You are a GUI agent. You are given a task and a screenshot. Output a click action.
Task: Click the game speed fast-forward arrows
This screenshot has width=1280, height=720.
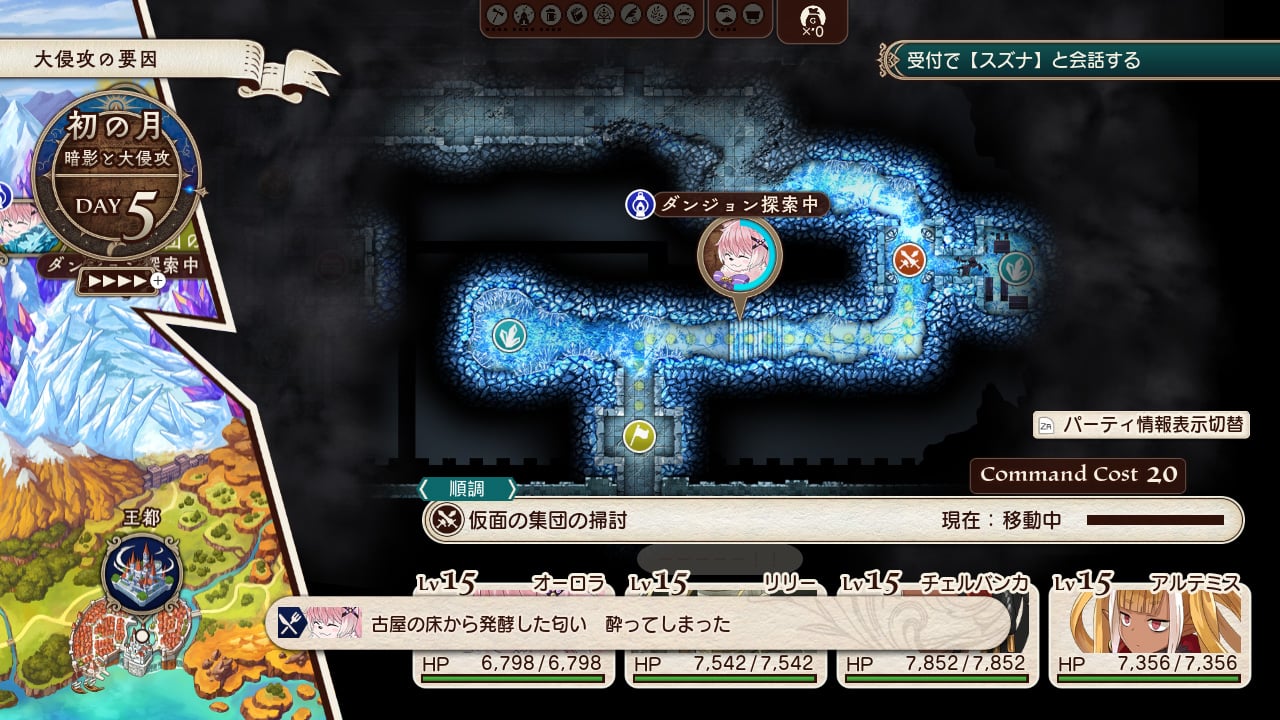tap(117, 281)
